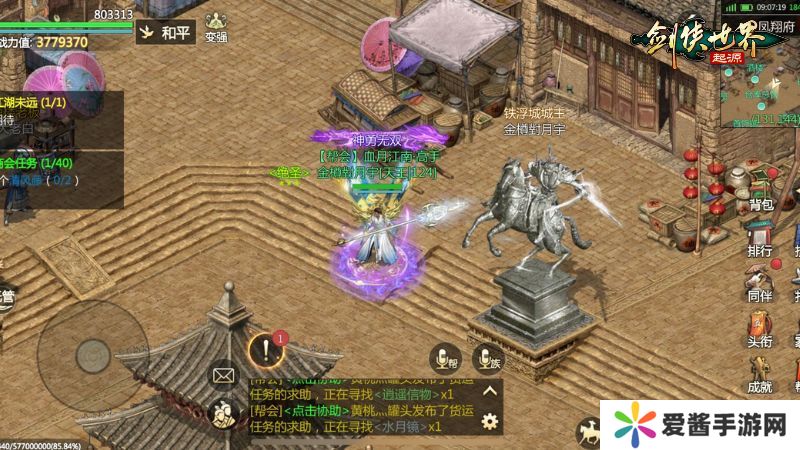Screen dimensions: 800x450
Task: Open the 变强 power-up menu
Action: [x=216, y=25]
